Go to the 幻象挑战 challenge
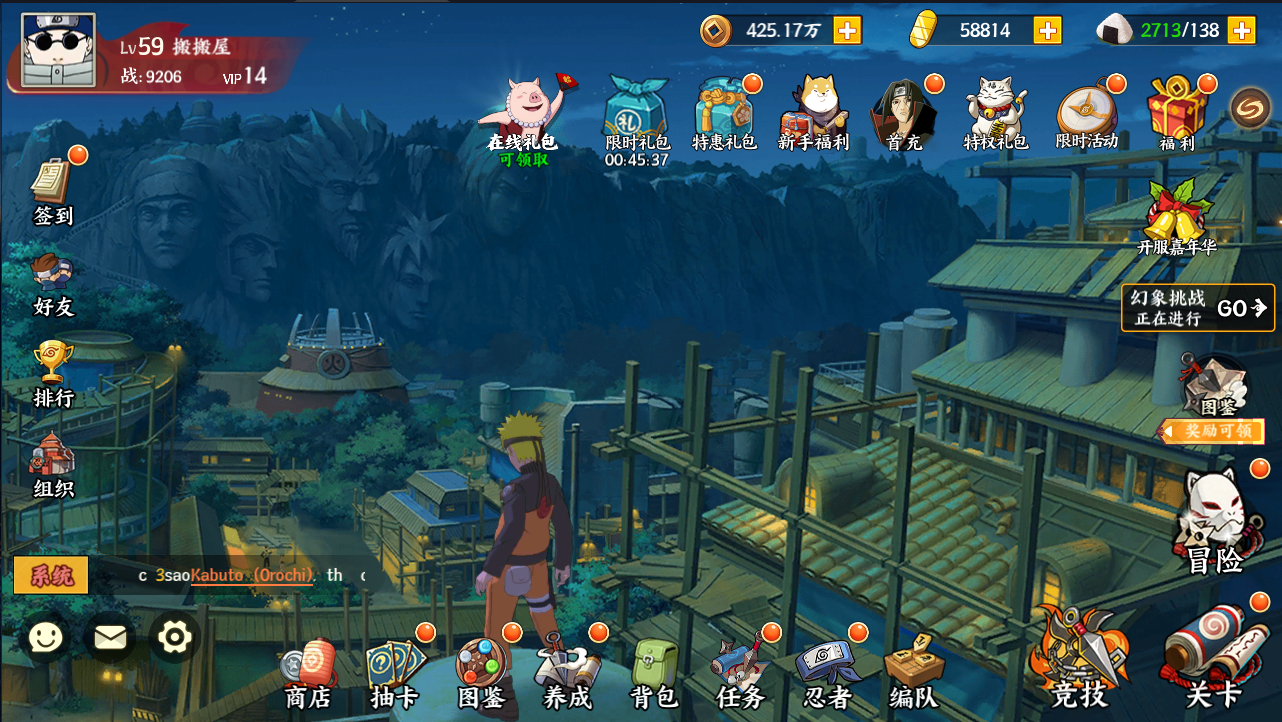Screen dimensions: 1282x722 point(1197,308)
